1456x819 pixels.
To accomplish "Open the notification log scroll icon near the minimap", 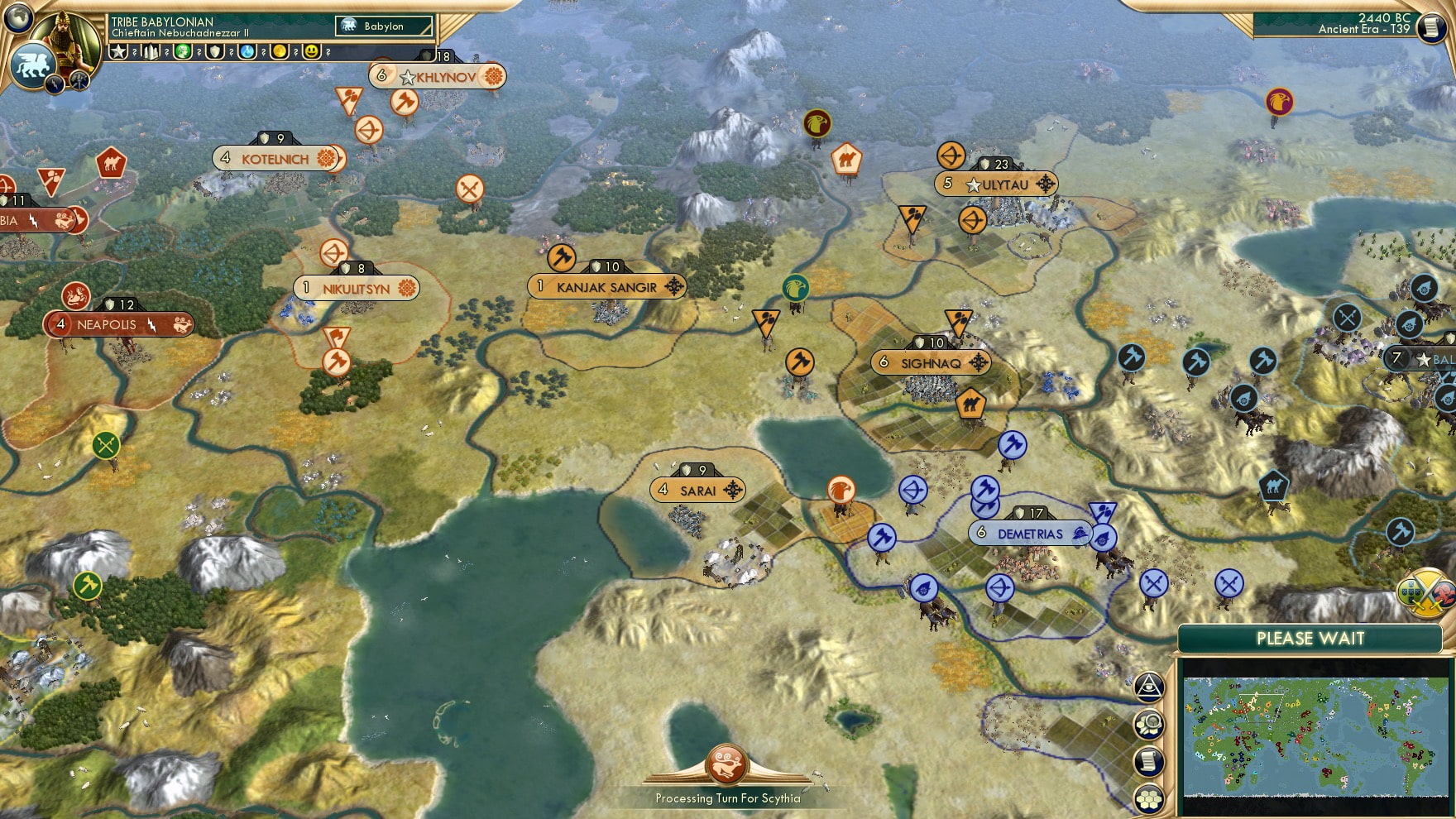I will [1150, 763].
